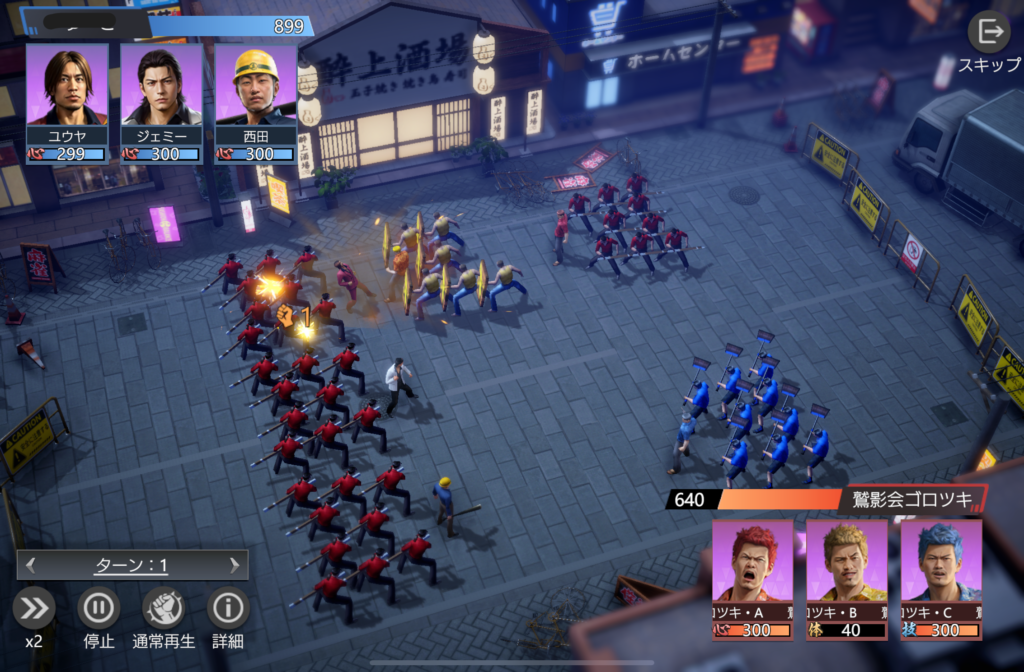Select the blond enemy portrait
Viewport: 1024px width, 672px height.
(846, 570)
